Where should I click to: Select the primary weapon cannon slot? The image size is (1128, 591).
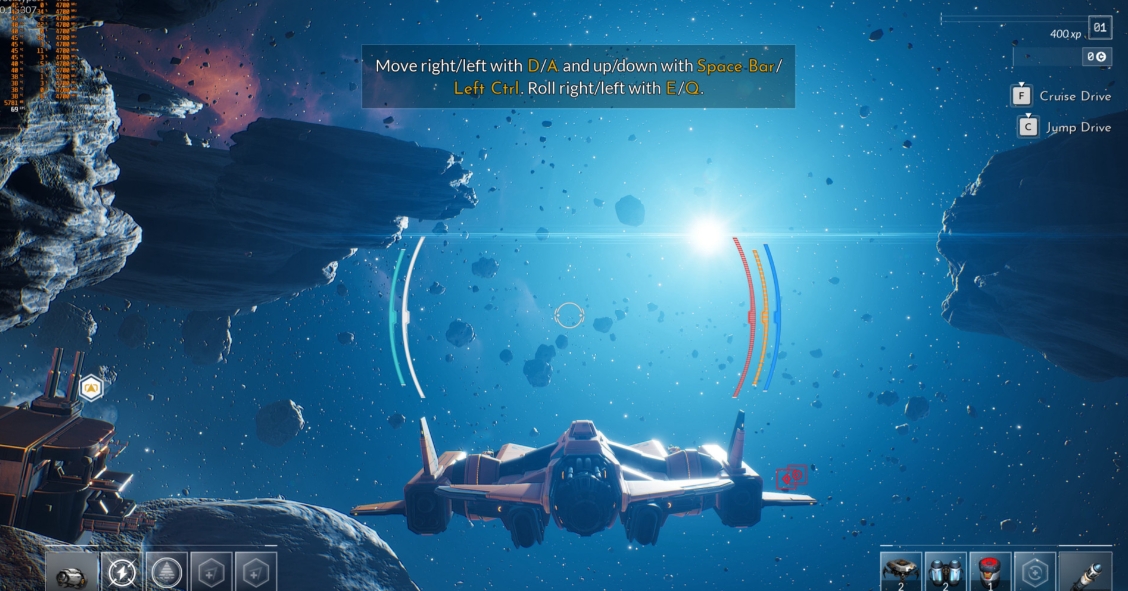[x=71, y=572]
